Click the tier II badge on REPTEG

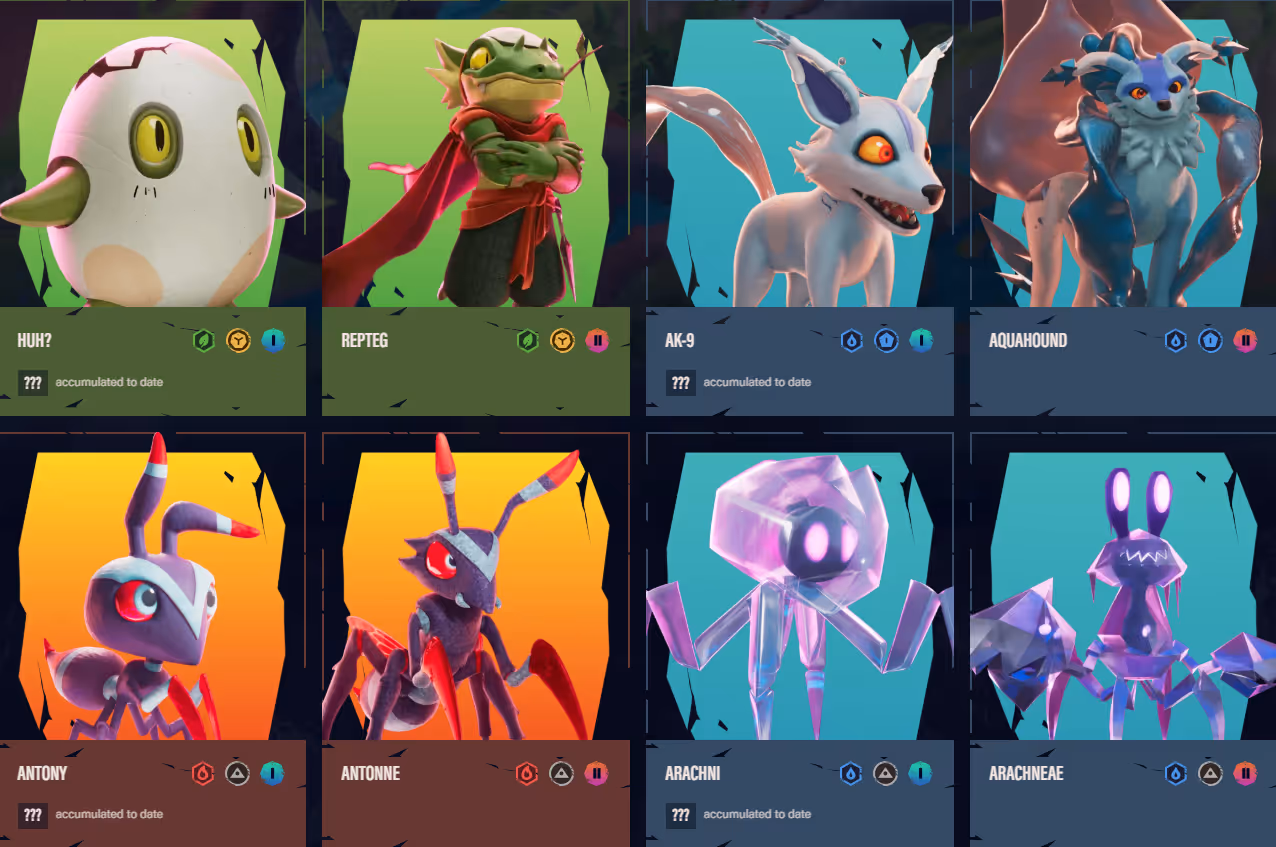click(597, 341)
